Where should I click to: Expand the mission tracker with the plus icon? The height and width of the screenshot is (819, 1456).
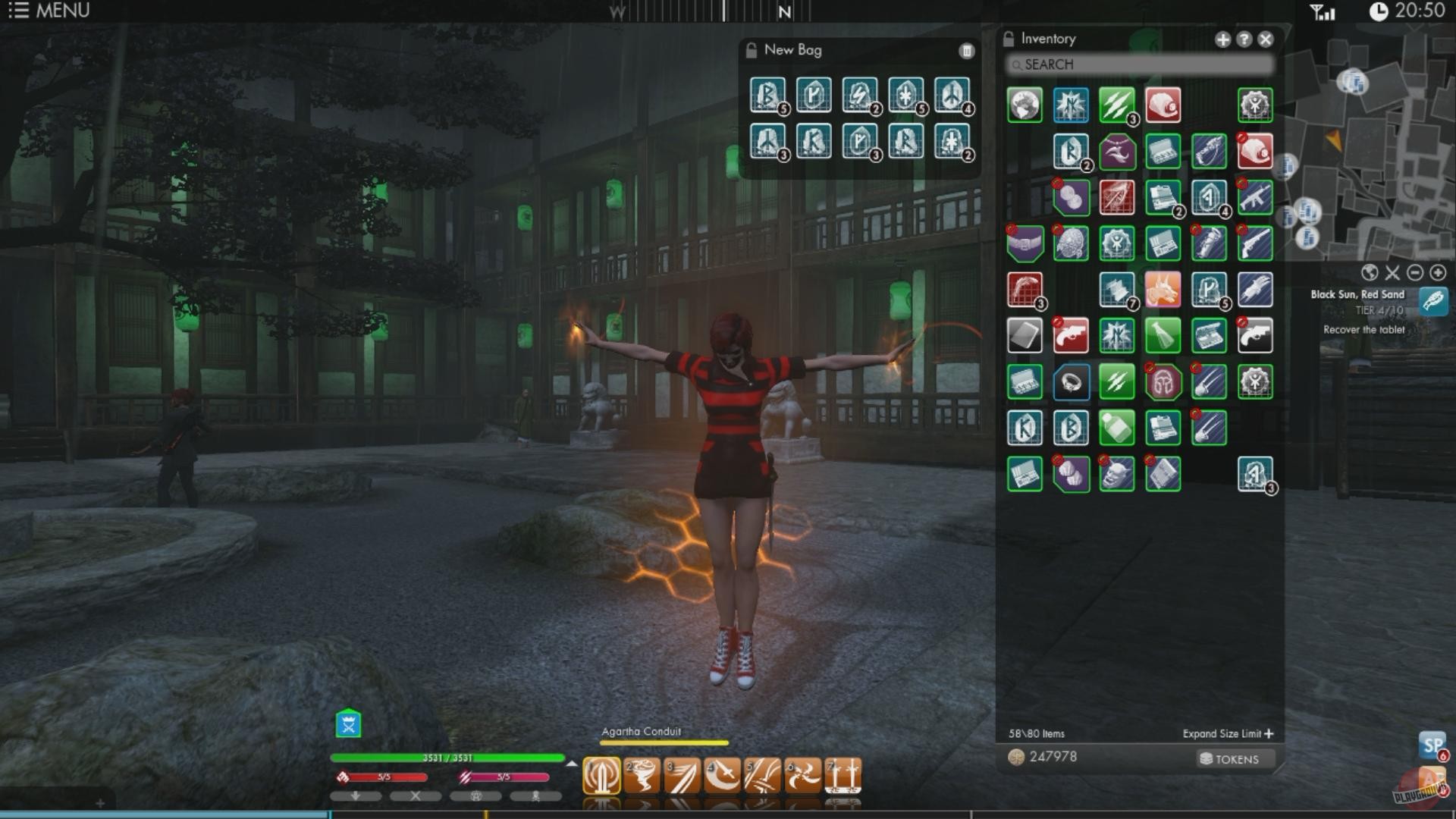coord(1437,272)
